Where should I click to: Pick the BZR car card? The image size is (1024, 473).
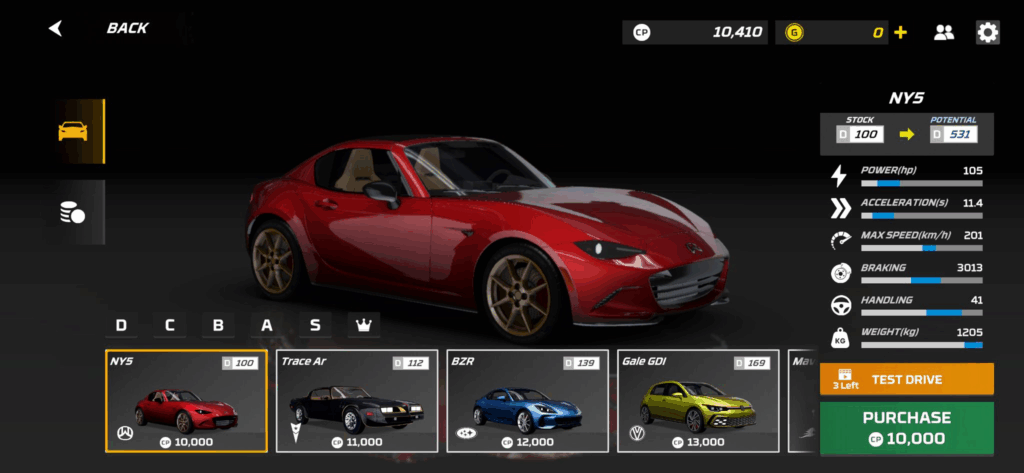click(x=527, y=400)
